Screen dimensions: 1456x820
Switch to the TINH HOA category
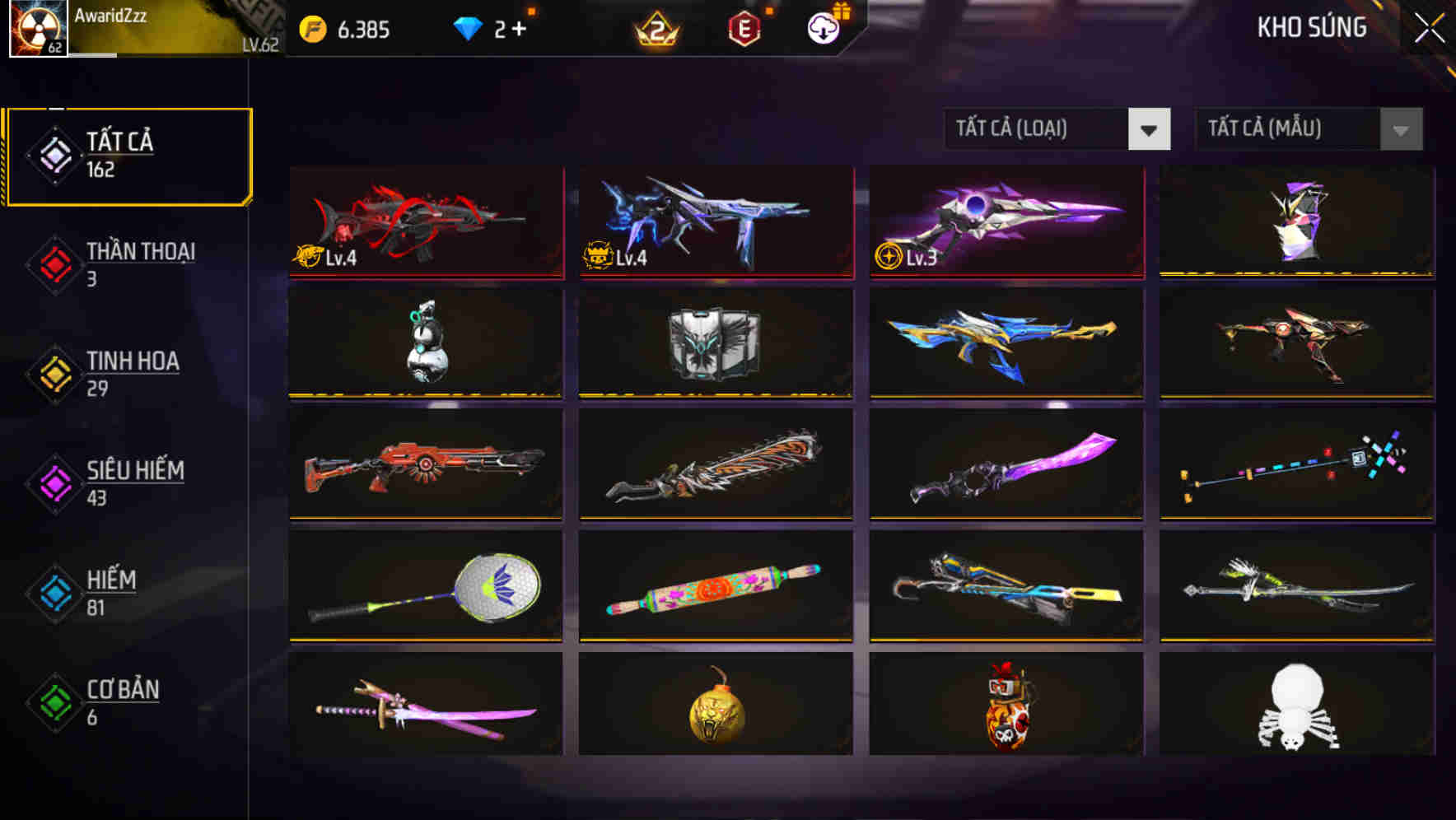pos(132,372)
